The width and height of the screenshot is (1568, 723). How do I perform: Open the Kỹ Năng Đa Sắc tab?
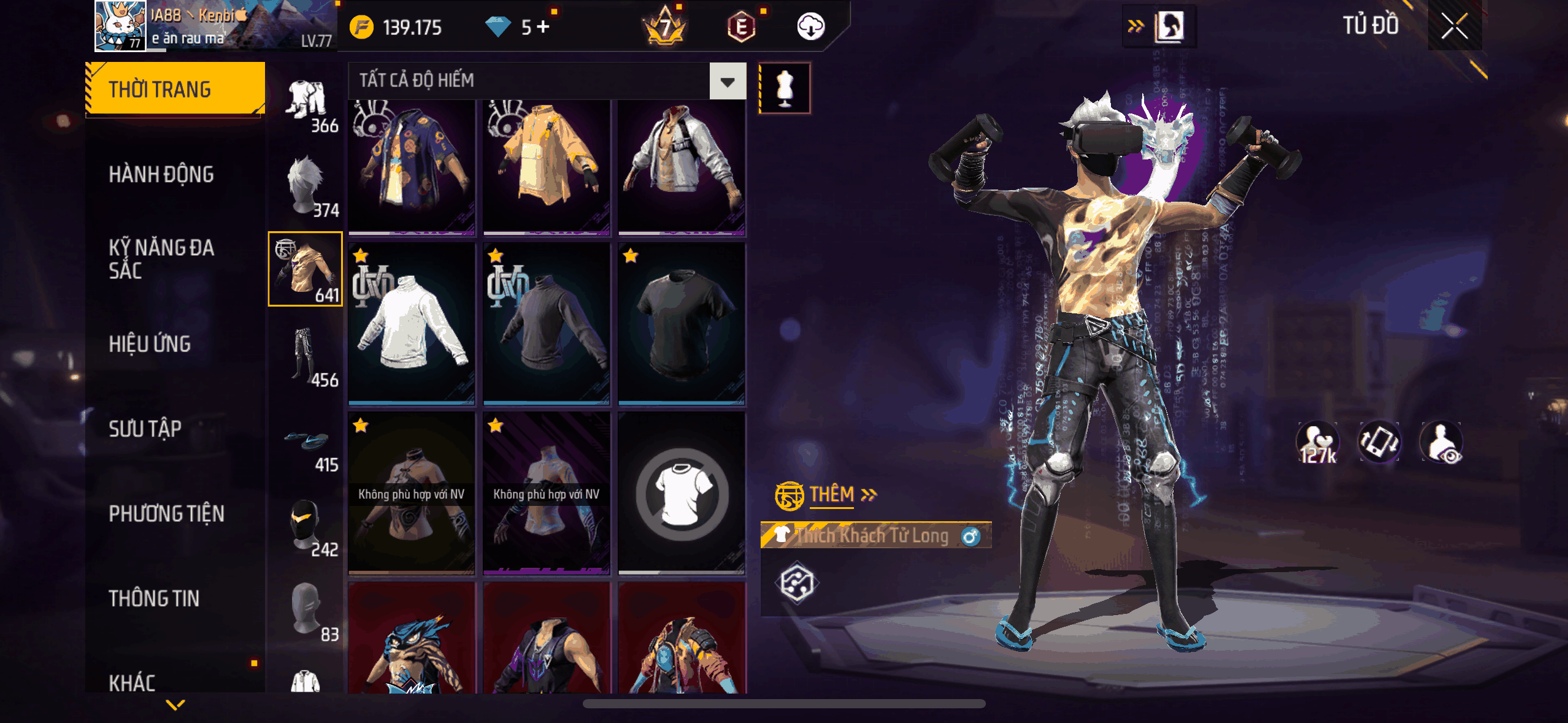click(161, 259)
